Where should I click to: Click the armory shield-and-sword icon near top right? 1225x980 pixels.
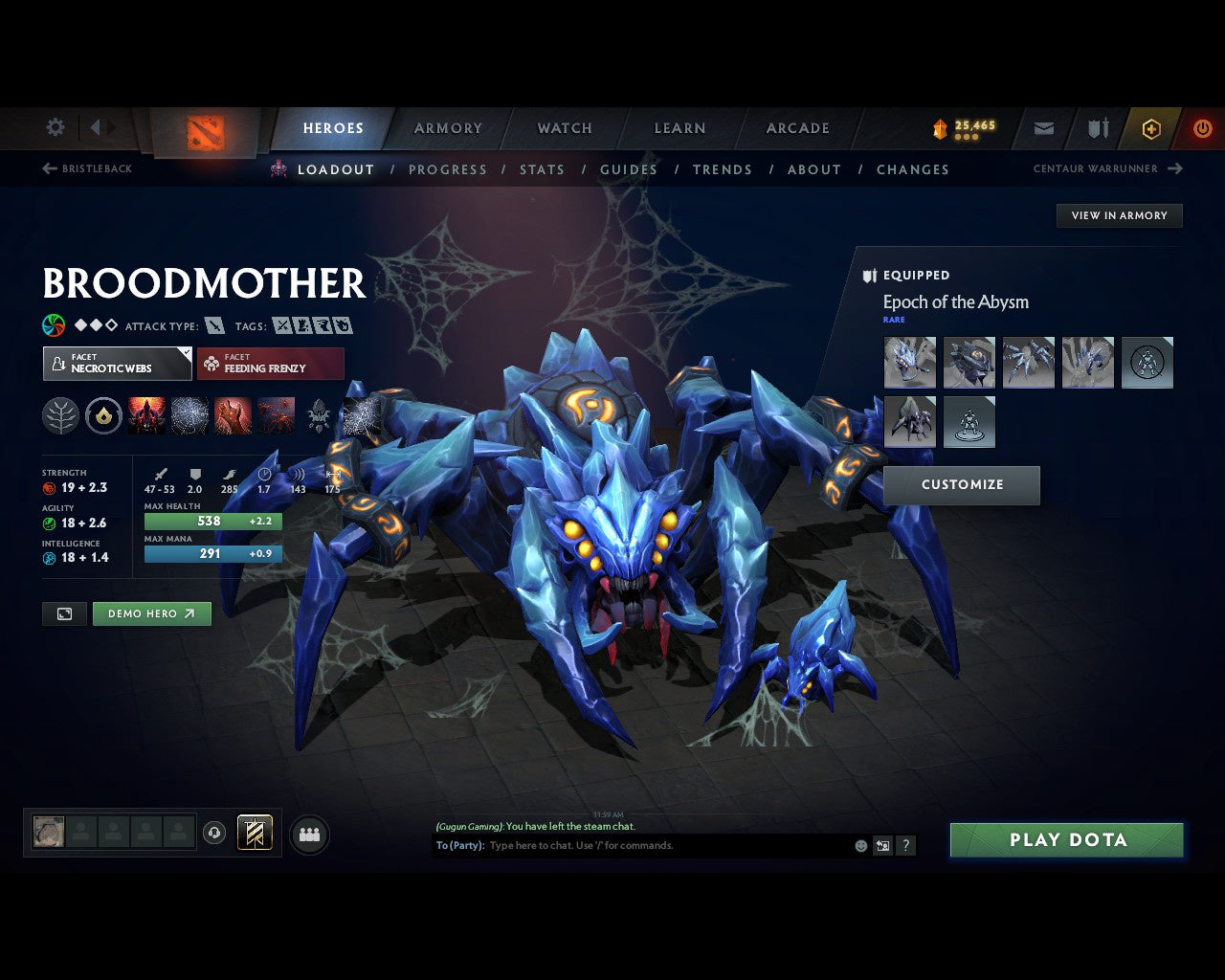click(1096, 128)
